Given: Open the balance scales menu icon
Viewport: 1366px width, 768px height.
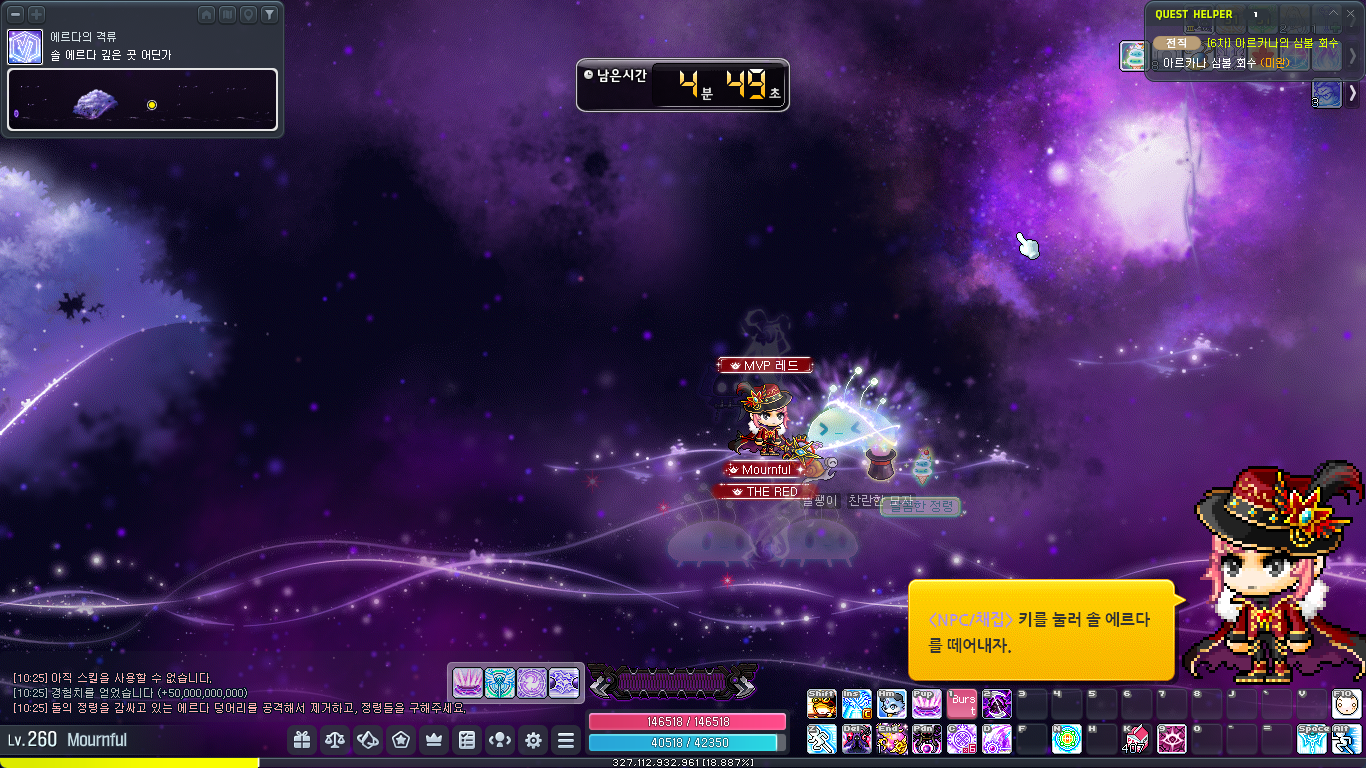Looking at the screenshot, I should pyautogui.click(x=335, y=741).
